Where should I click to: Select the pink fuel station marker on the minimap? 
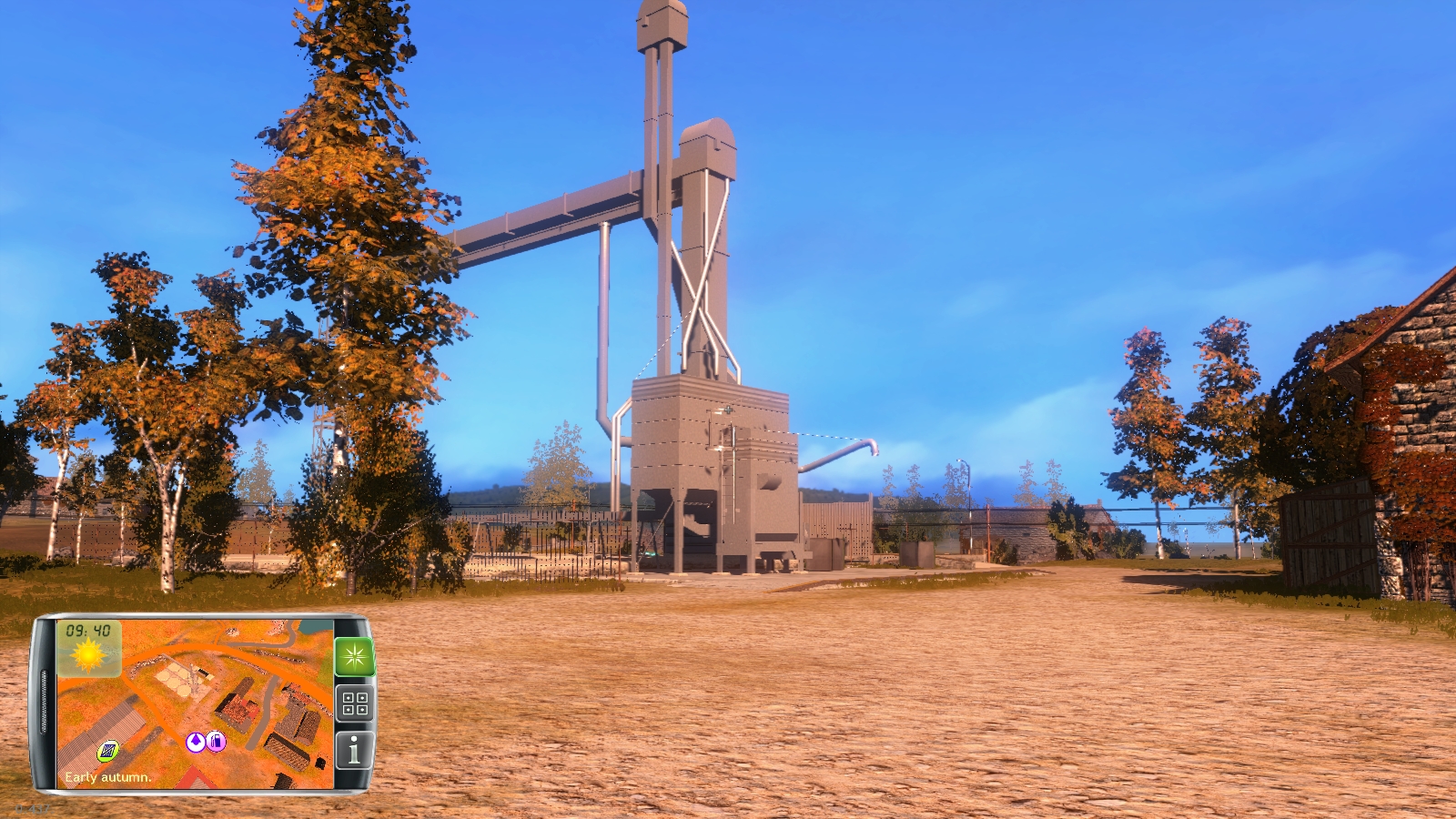click(216, 742)
